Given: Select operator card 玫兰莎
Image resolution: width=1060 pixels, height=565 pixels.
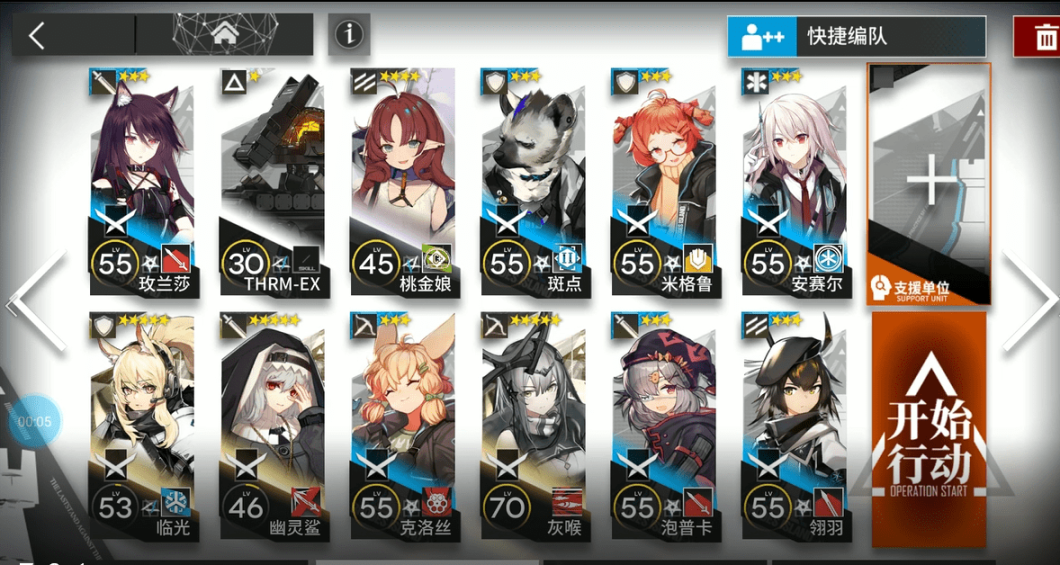Looking at the screenshot, I should click(141, 181).
